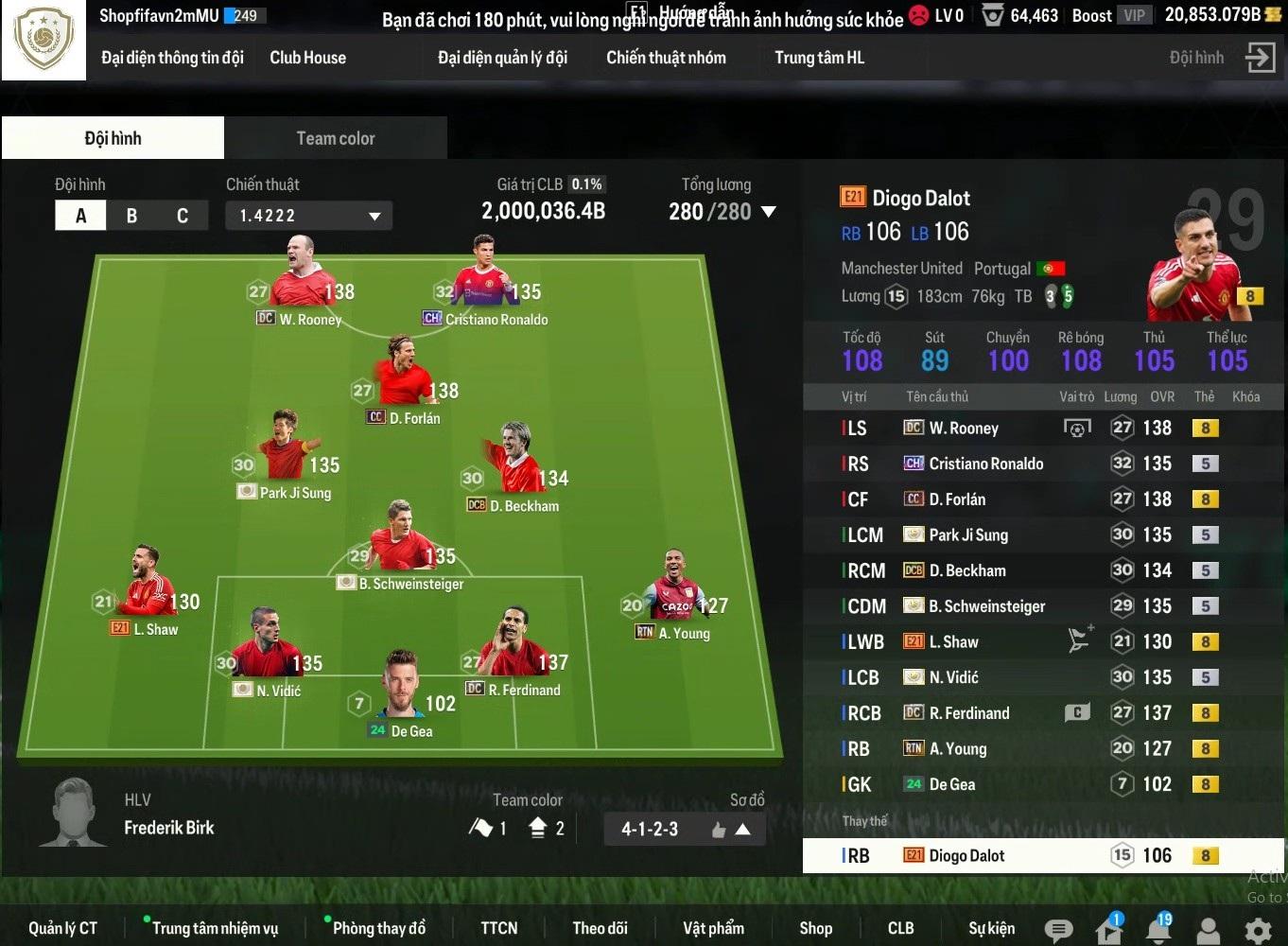Open the chat speech bubble icon
Viewport: 1288px width, 946px height.
click(x=1058, y=930)
